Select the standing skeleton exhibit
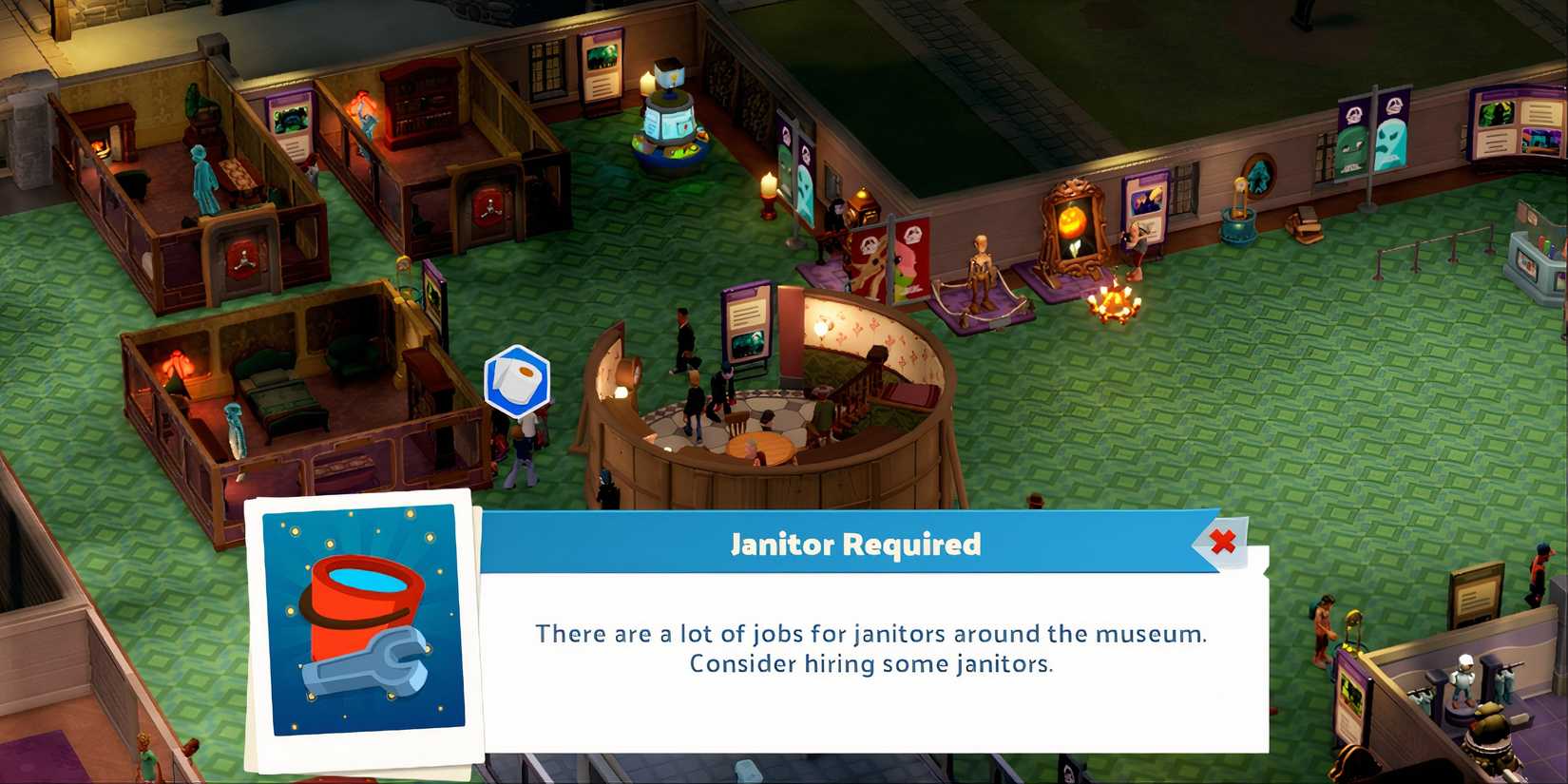1568x784 pixels. tap(980, 269)
